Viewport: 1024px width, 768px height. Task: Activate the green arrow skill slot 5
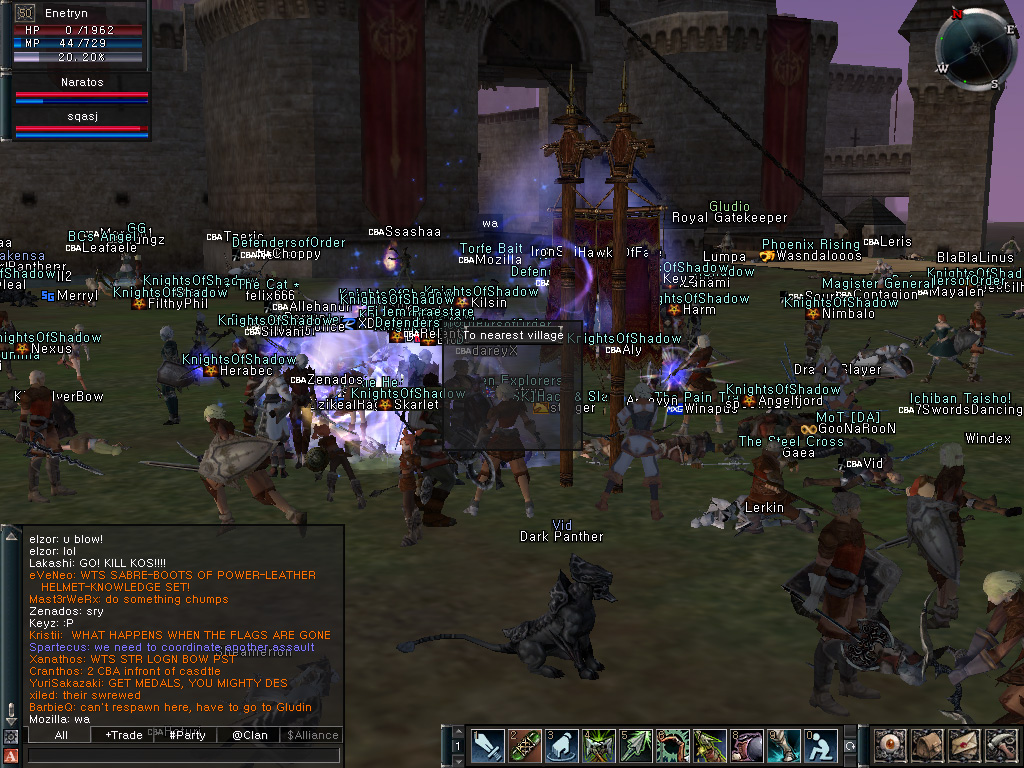[637, 746]
